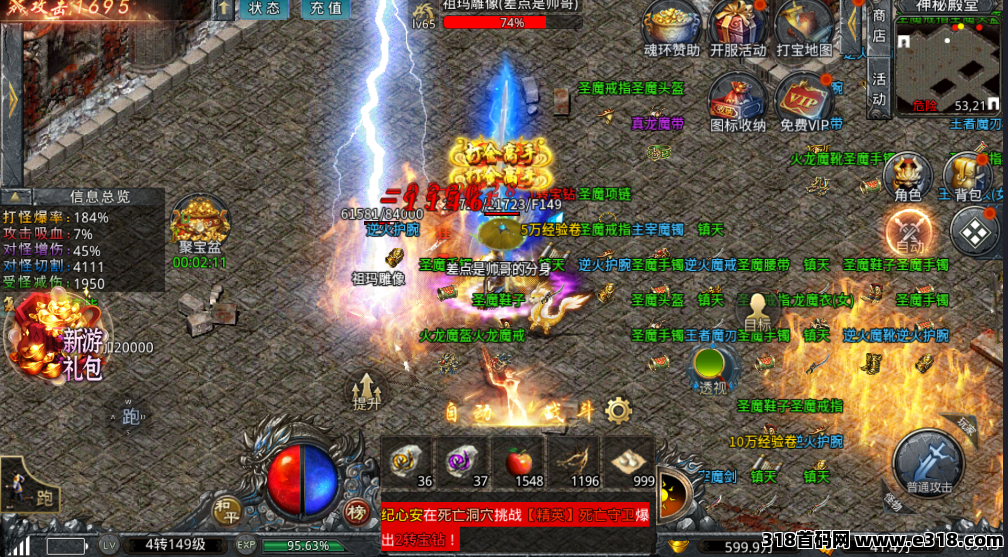Open 魂环赞助 gold cauldron icon
The width and height of the screenshot is (1008, 557).
click(x=672, y=26)
